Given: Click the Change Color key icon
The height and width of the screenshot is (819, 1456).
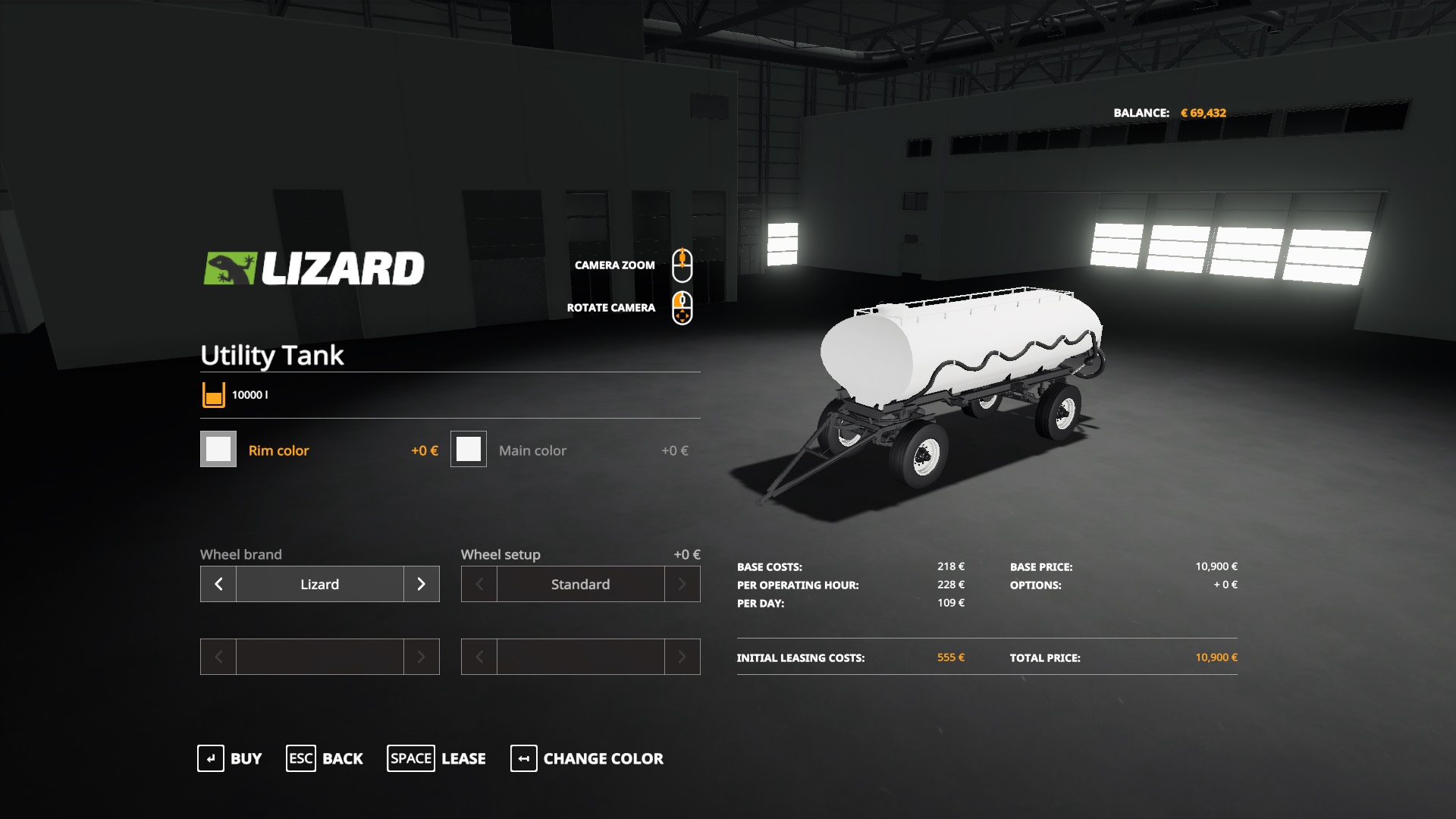Looking at the screenshot, I should point(523,758).
